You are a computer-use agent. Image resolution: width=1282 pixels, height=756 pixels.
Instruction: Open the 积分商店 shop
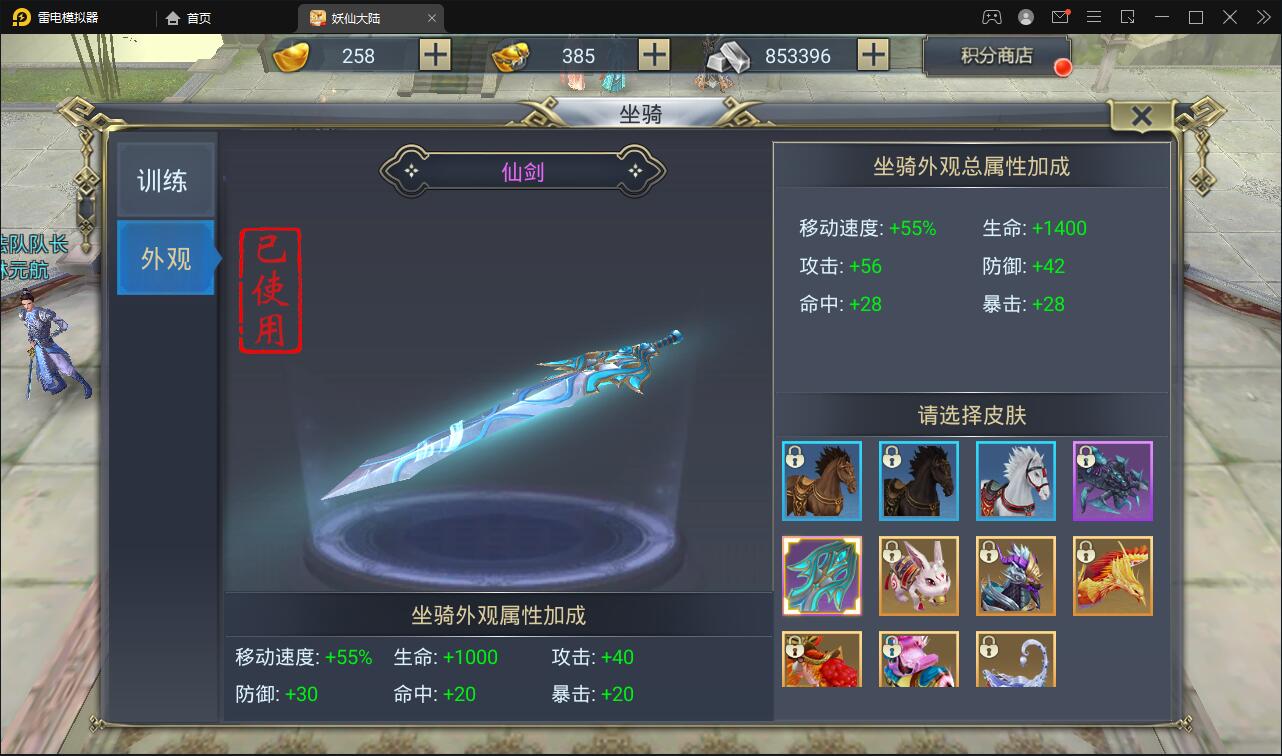tap(997, 56)
